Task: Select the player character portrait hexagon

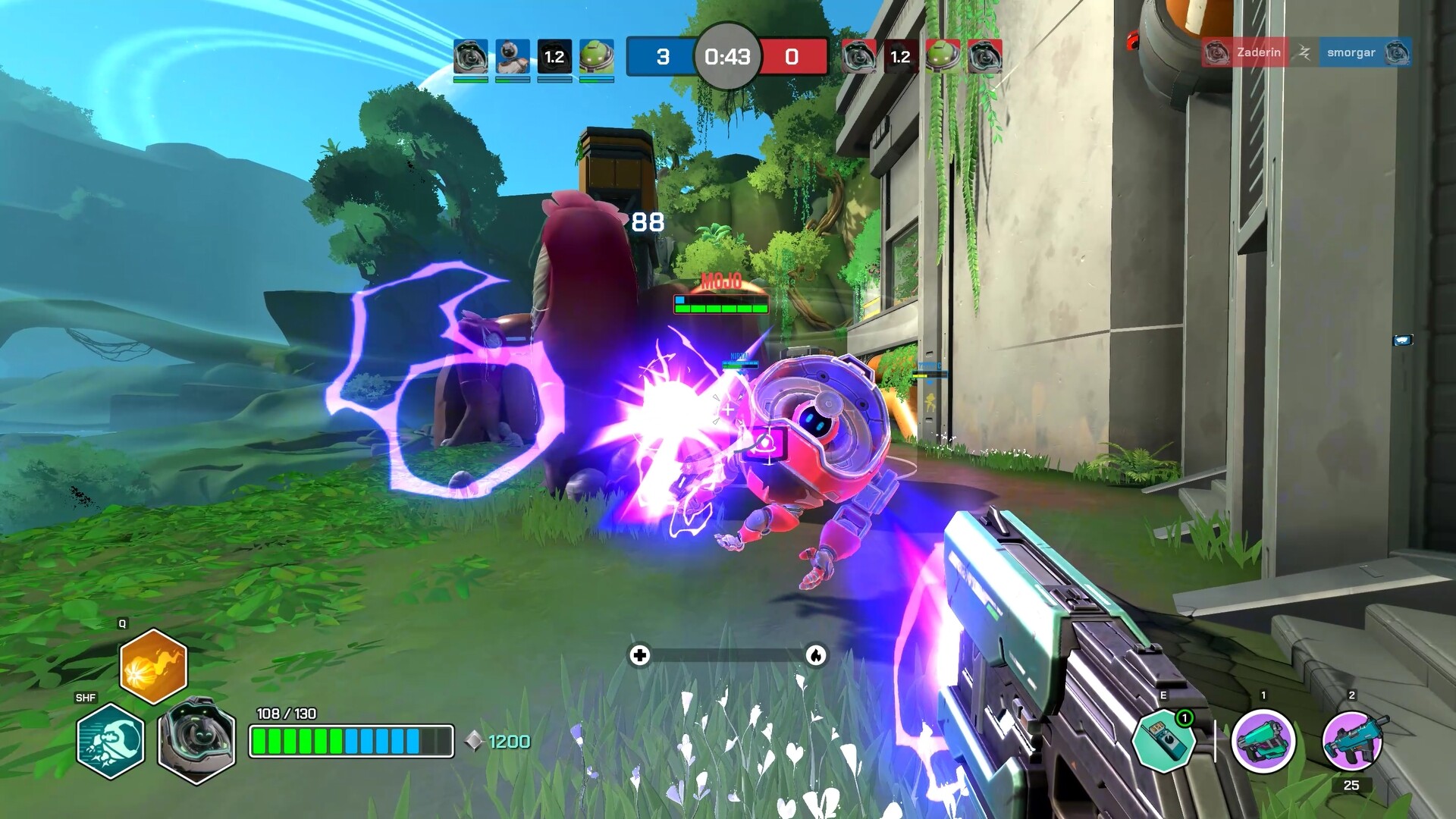Action: [x=195, y=739]
